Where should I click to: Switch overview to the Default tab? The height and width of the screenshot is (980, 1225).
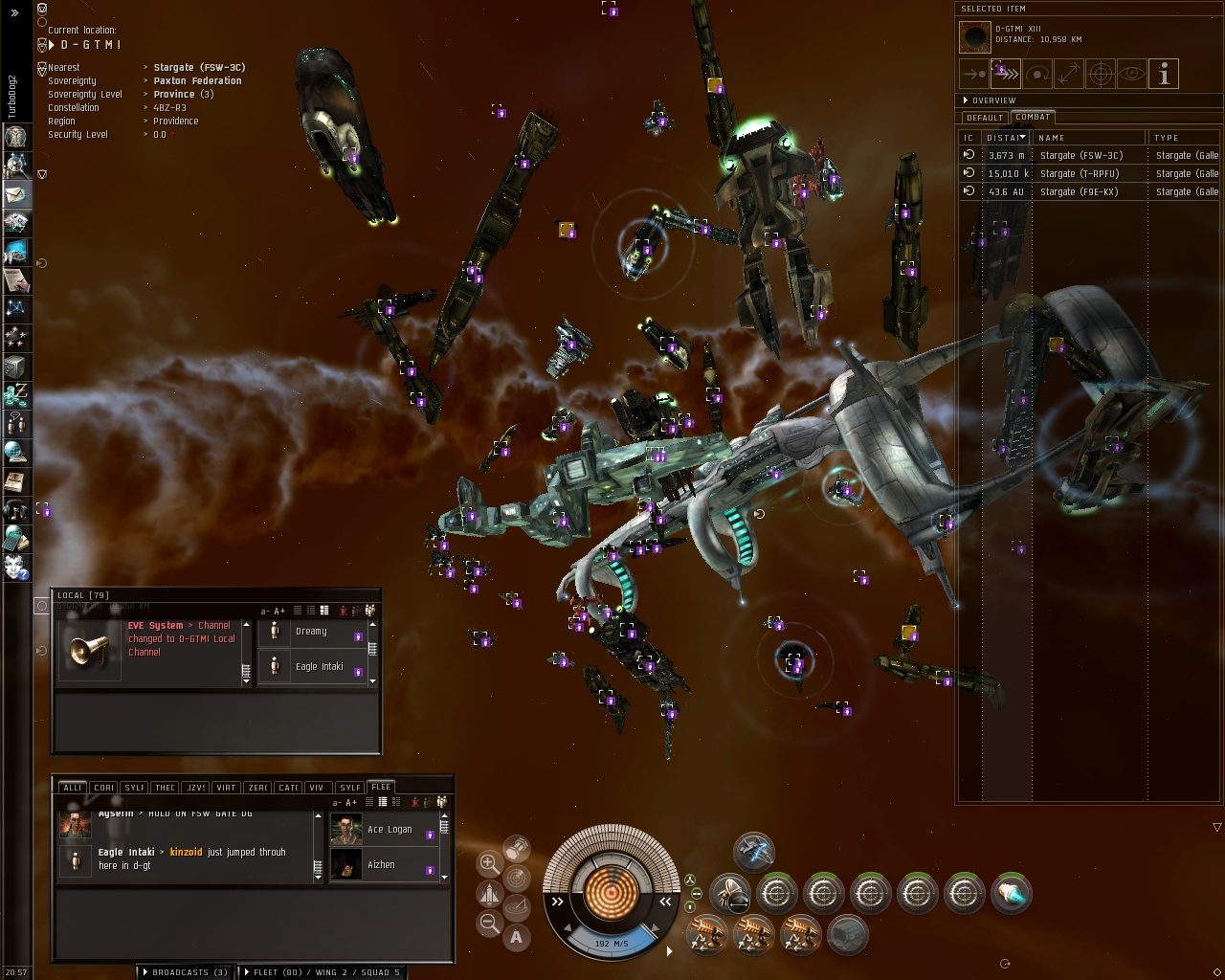984,118
